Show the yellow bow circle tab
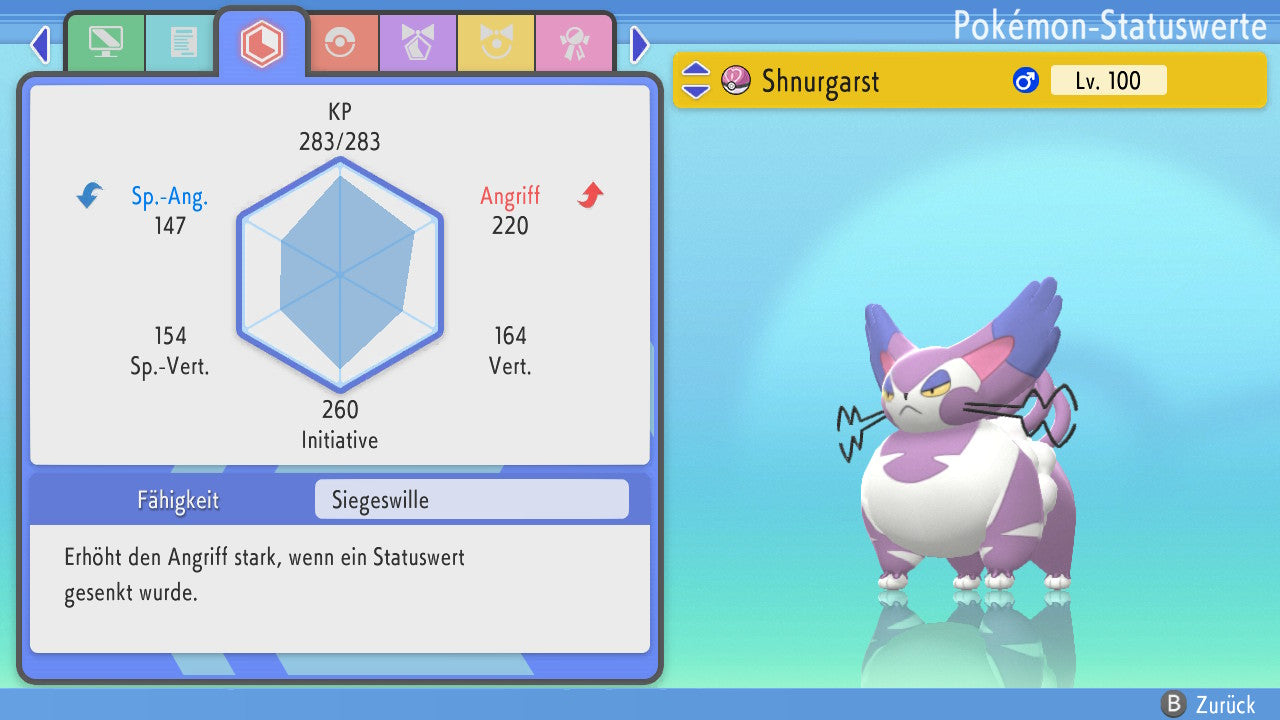 pos(496,43)
